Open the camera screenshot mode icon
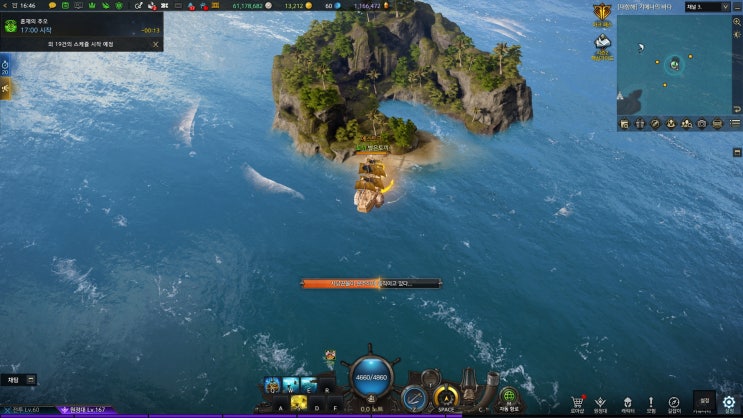 (x=702, y=123)
